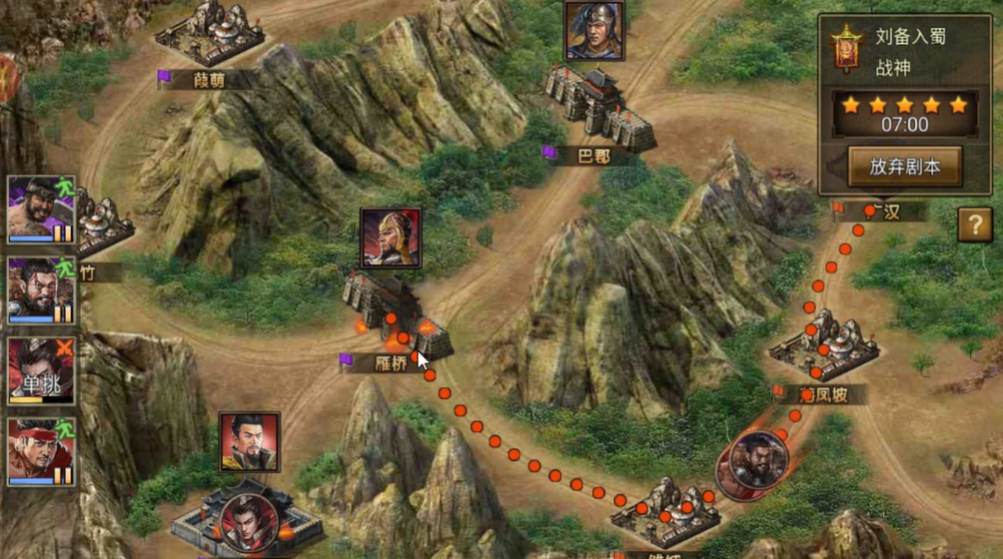
Task: Select the hero portrait labeled 单挑
Action: pos(41,371)
